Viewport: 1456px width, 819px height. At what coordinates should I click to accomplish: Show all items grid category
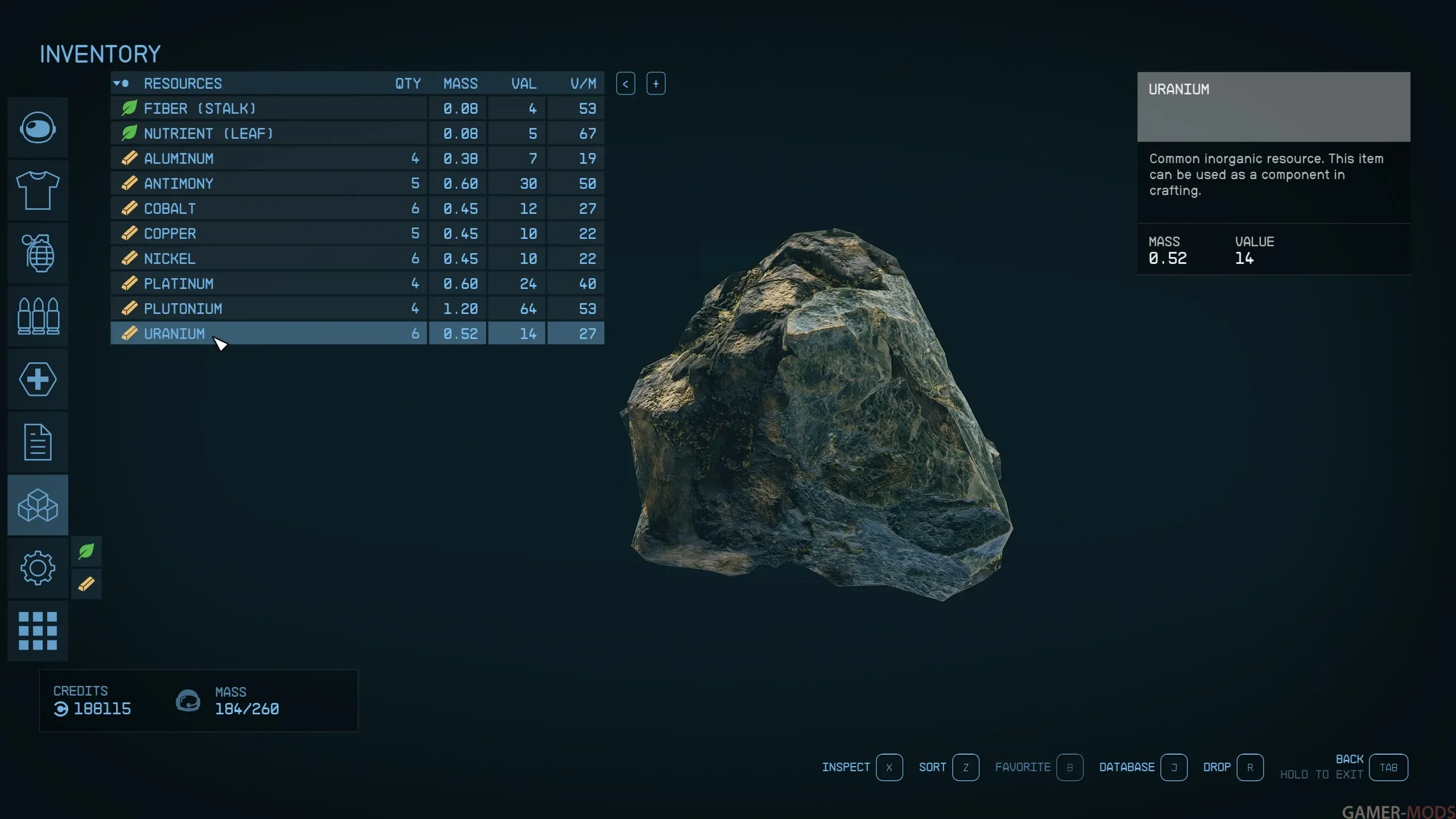[38, 631]
